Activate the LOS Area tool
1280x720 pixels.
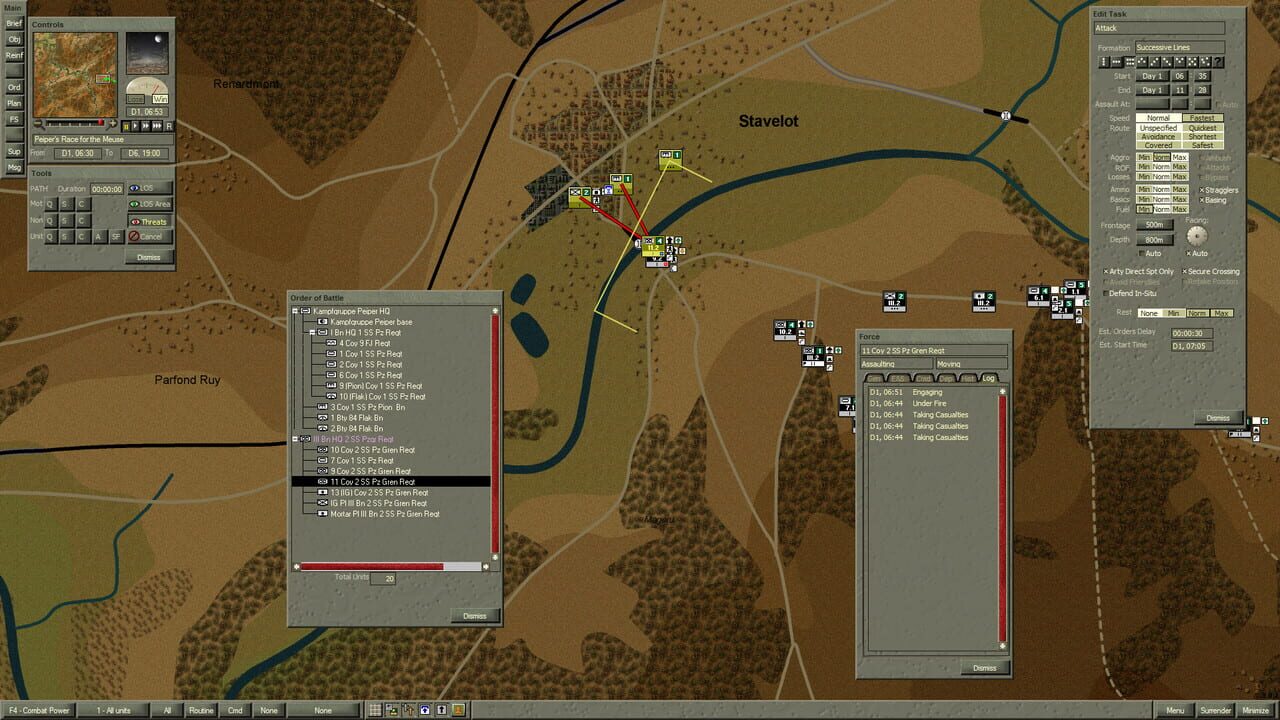pos(150,204)
